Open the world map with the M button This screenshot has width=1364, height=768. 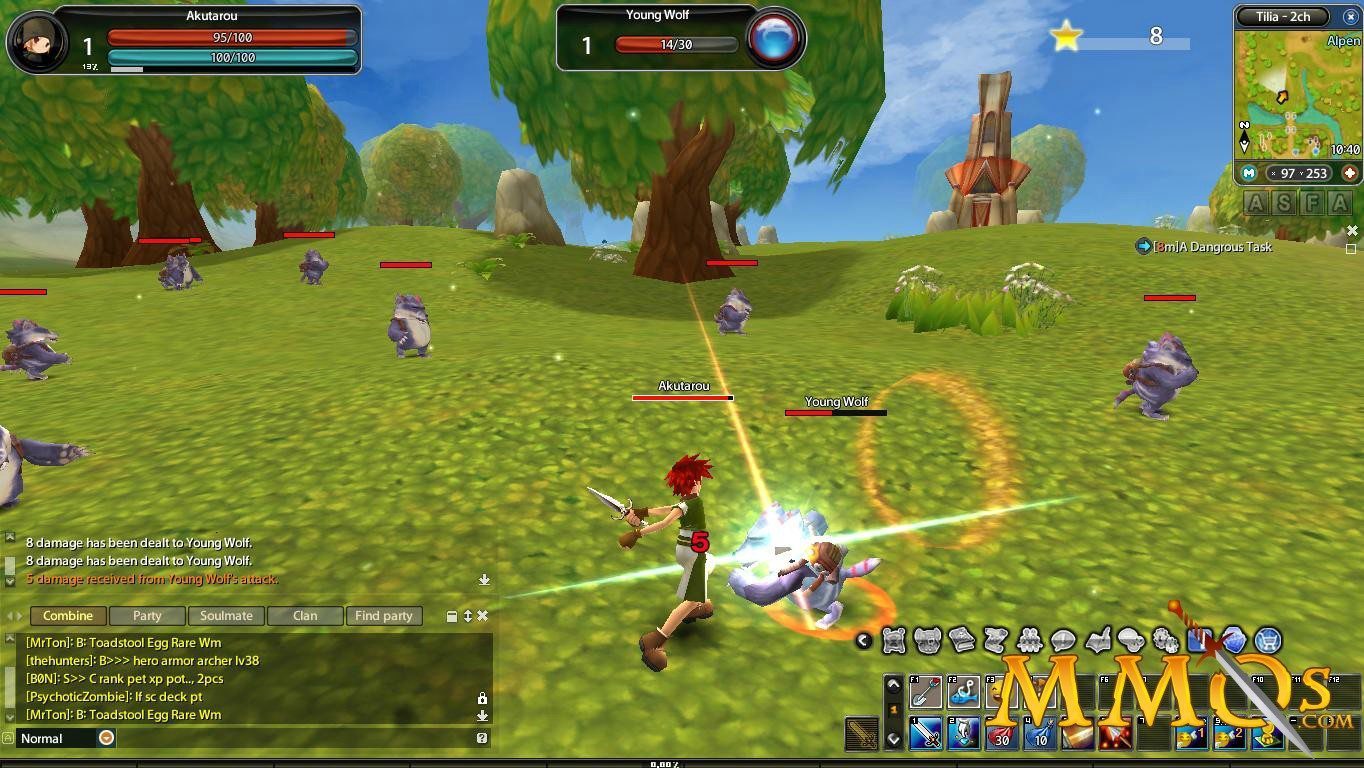click(1249, 173)
